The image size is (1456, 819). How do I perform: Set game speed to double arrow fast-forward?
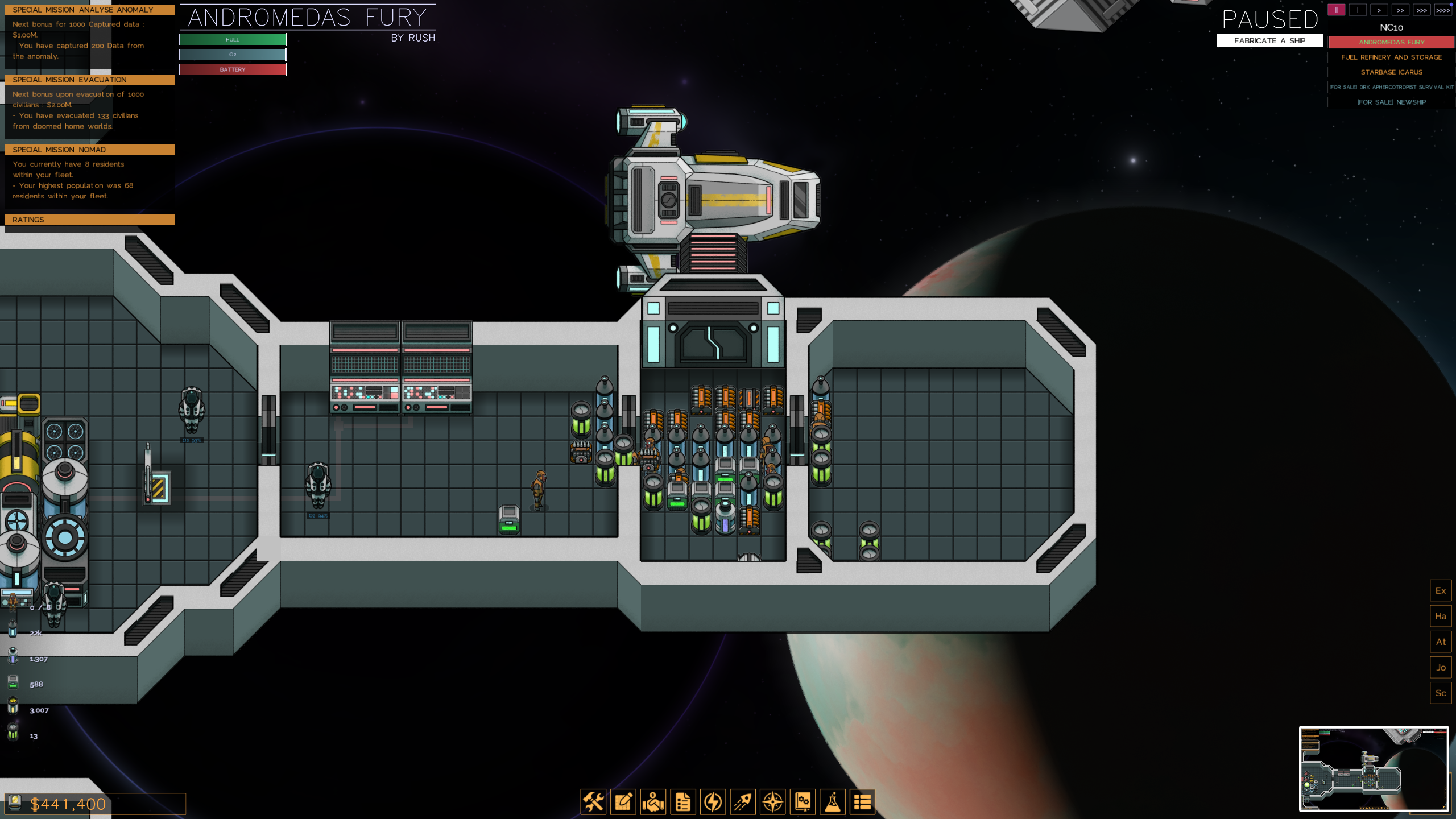pyautogui.click(x=1400, y=10)
